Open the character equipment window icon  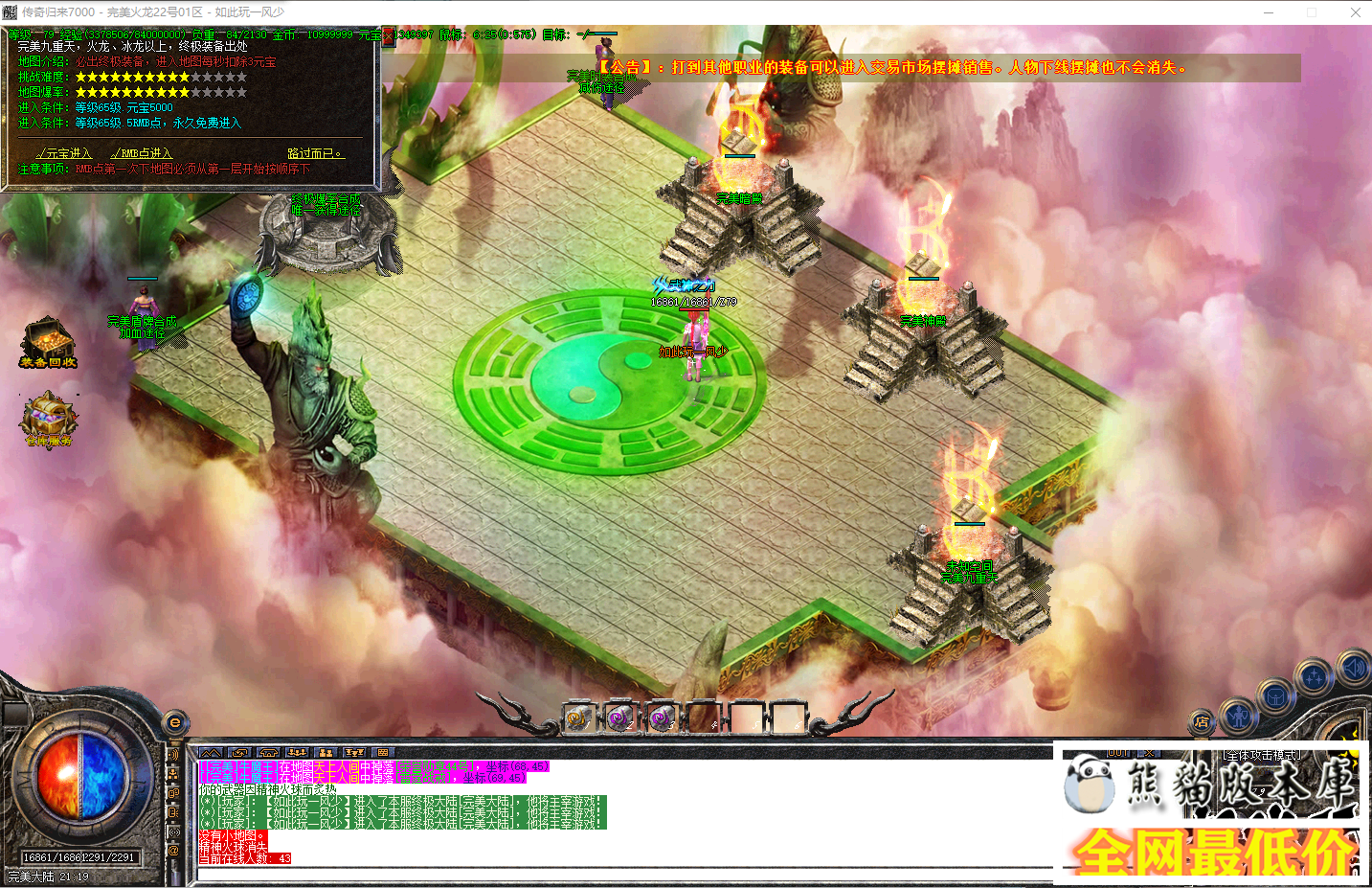(x=1239, y=717)
